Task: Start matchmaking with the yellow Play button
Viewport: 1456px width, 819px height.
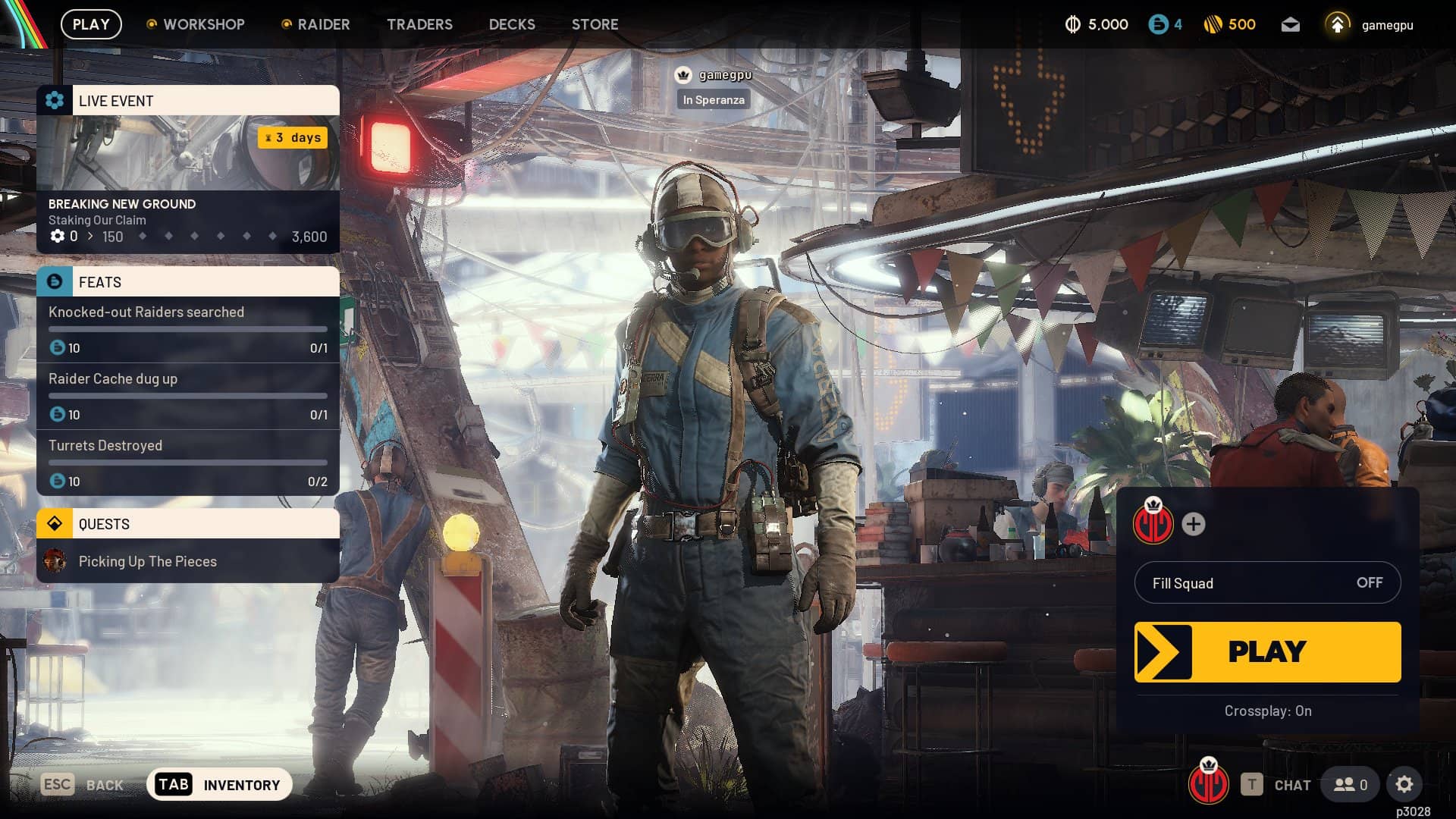Action: tap(1267, 652)
